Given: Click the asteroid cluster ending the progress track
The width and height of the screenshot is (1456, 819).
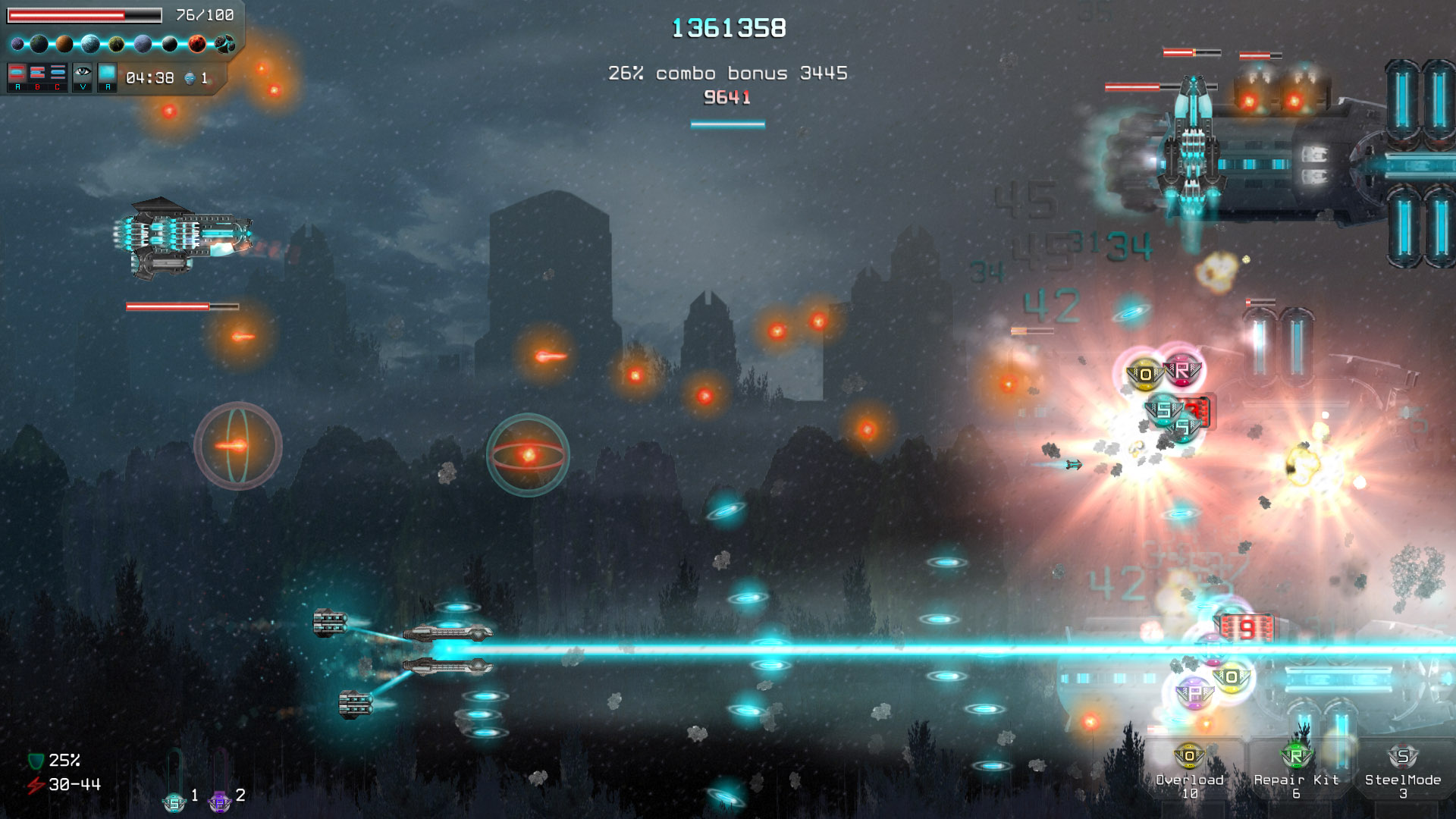Looking at the screenshot, I should point(226,44).
